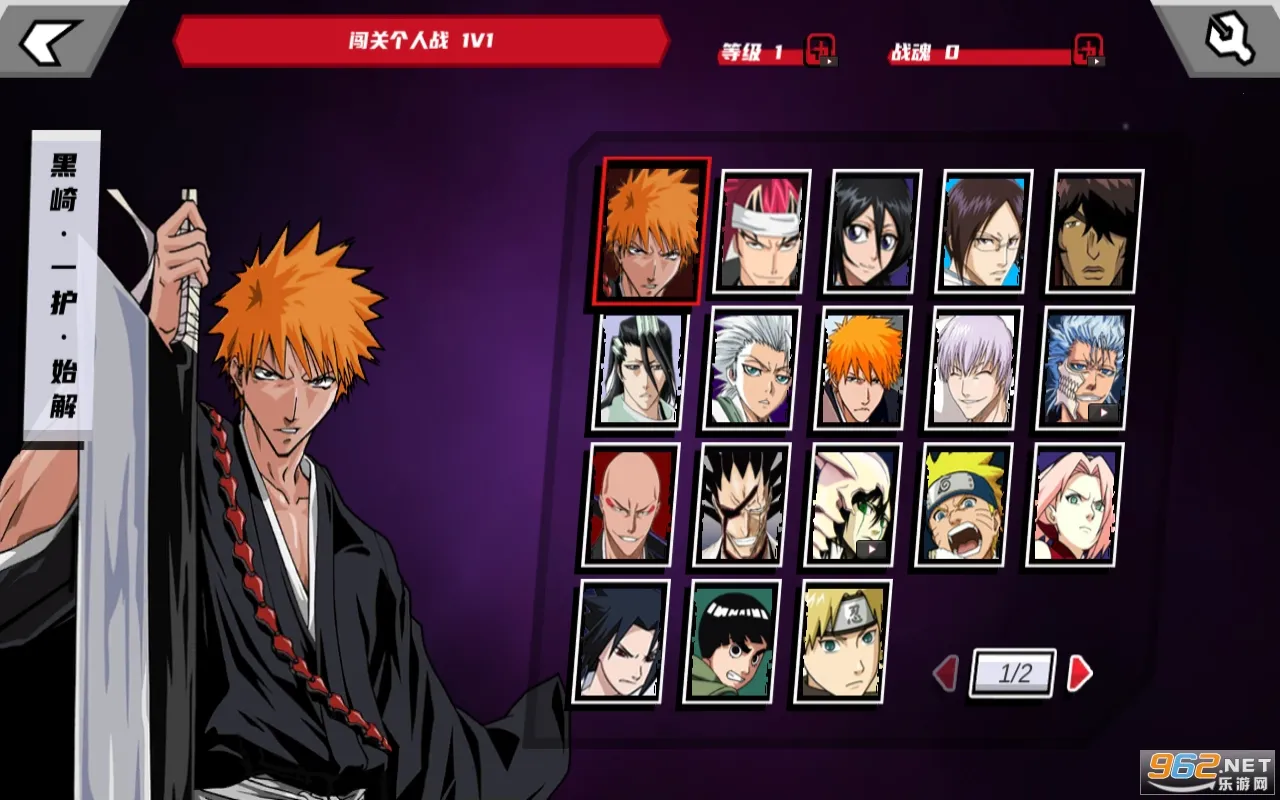The height and width of the screenshot is (800, 1280).
Task: Select the dark-skinned Tosen portrait
Action: [1094, 232]
